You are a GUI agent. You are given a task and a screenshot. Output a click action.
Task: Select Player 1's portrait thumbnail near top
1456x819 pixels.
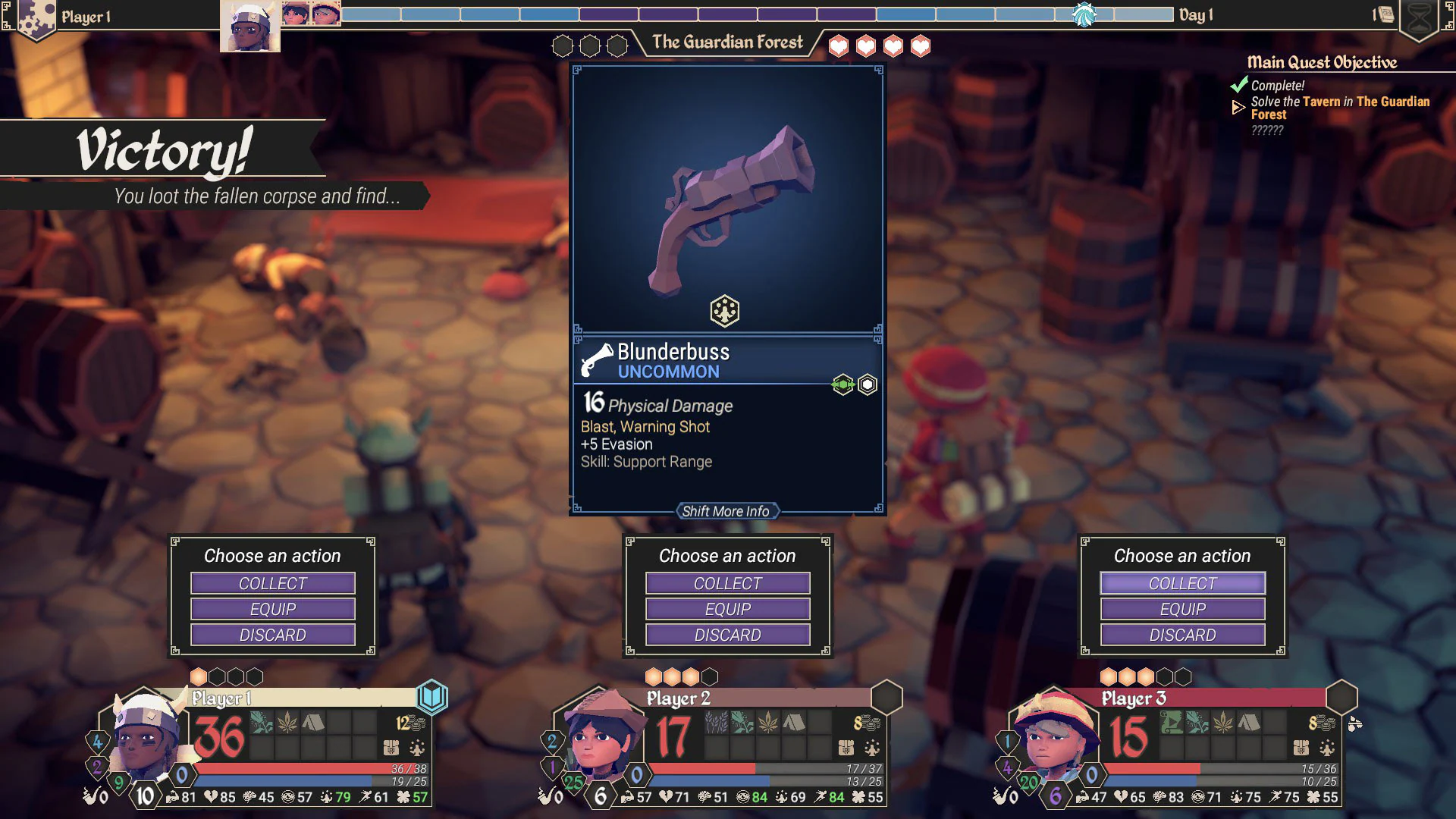tap(250, 23)
